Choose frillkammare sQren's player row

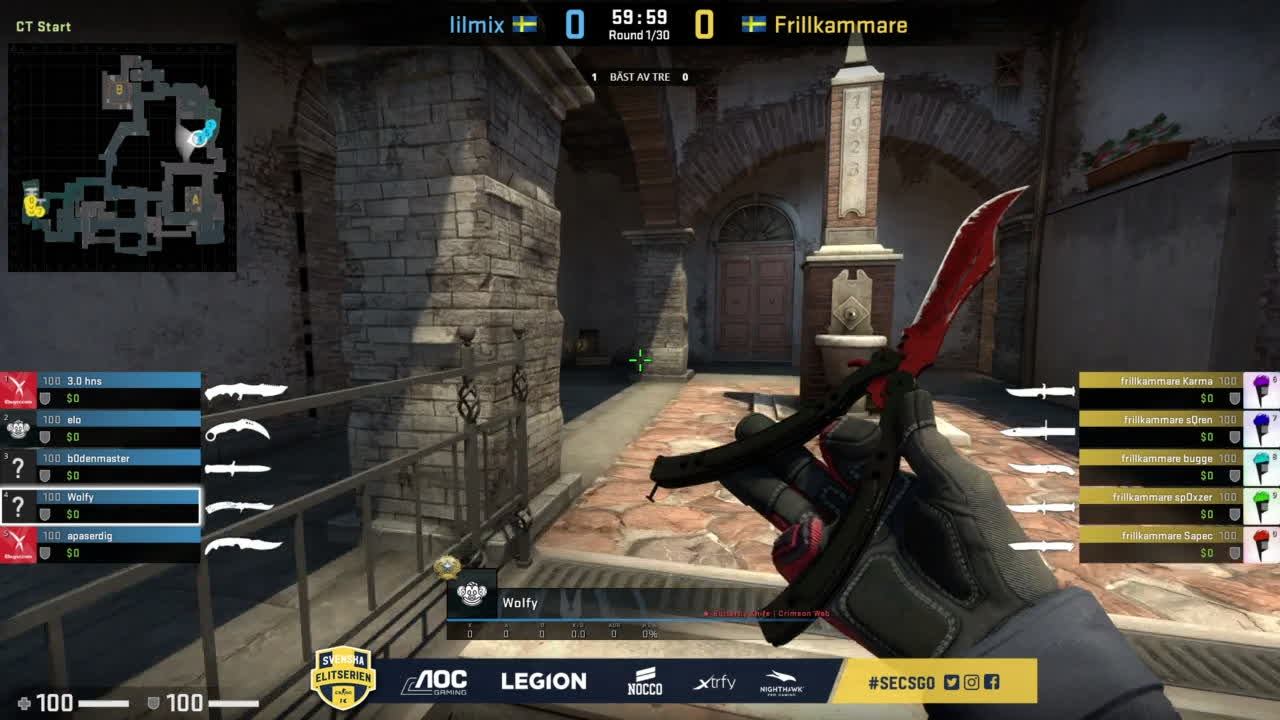coord(1160,428)
